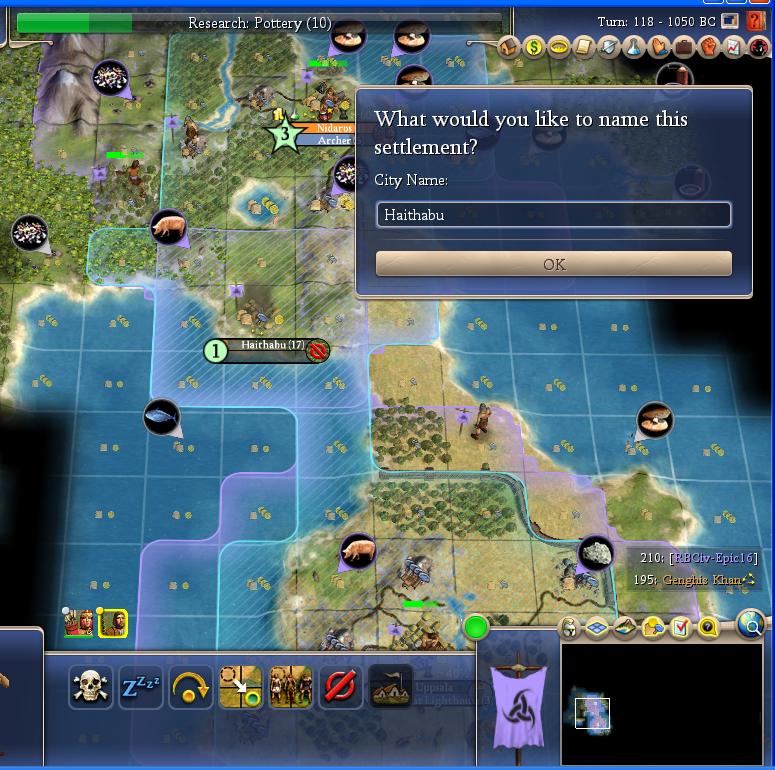The image size is (775, 770).
Task: Skip turn with the curved arrow button
Action: pos(190,687)
